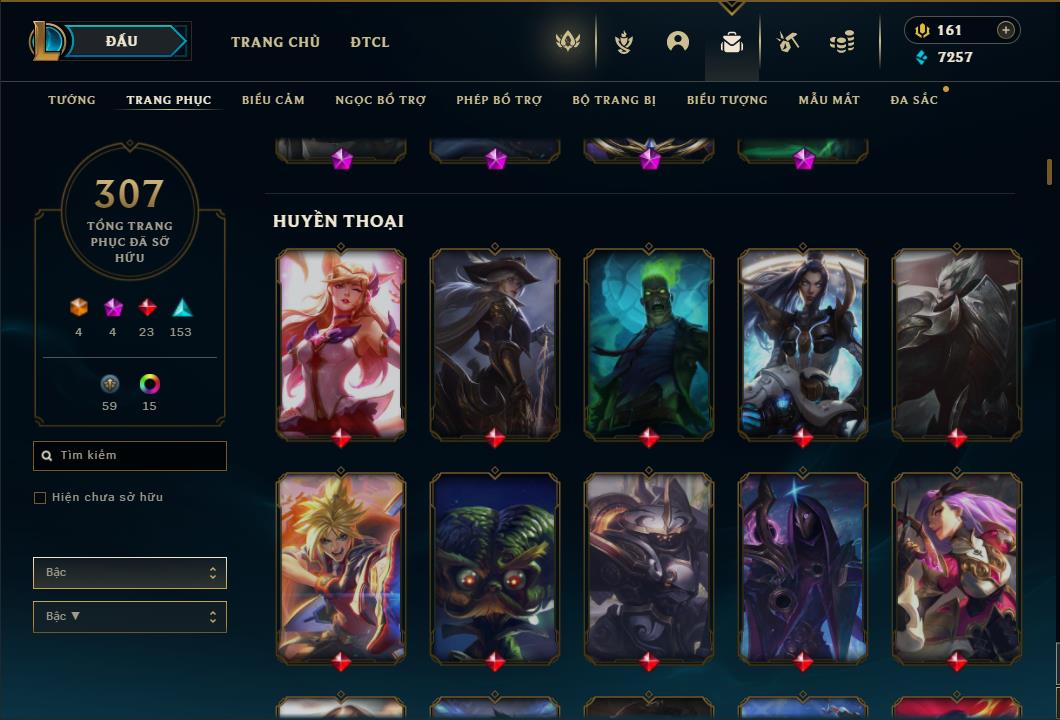
Task: Switch to the BIỂU CẢM tab
Action: click(x=273, y=100)
